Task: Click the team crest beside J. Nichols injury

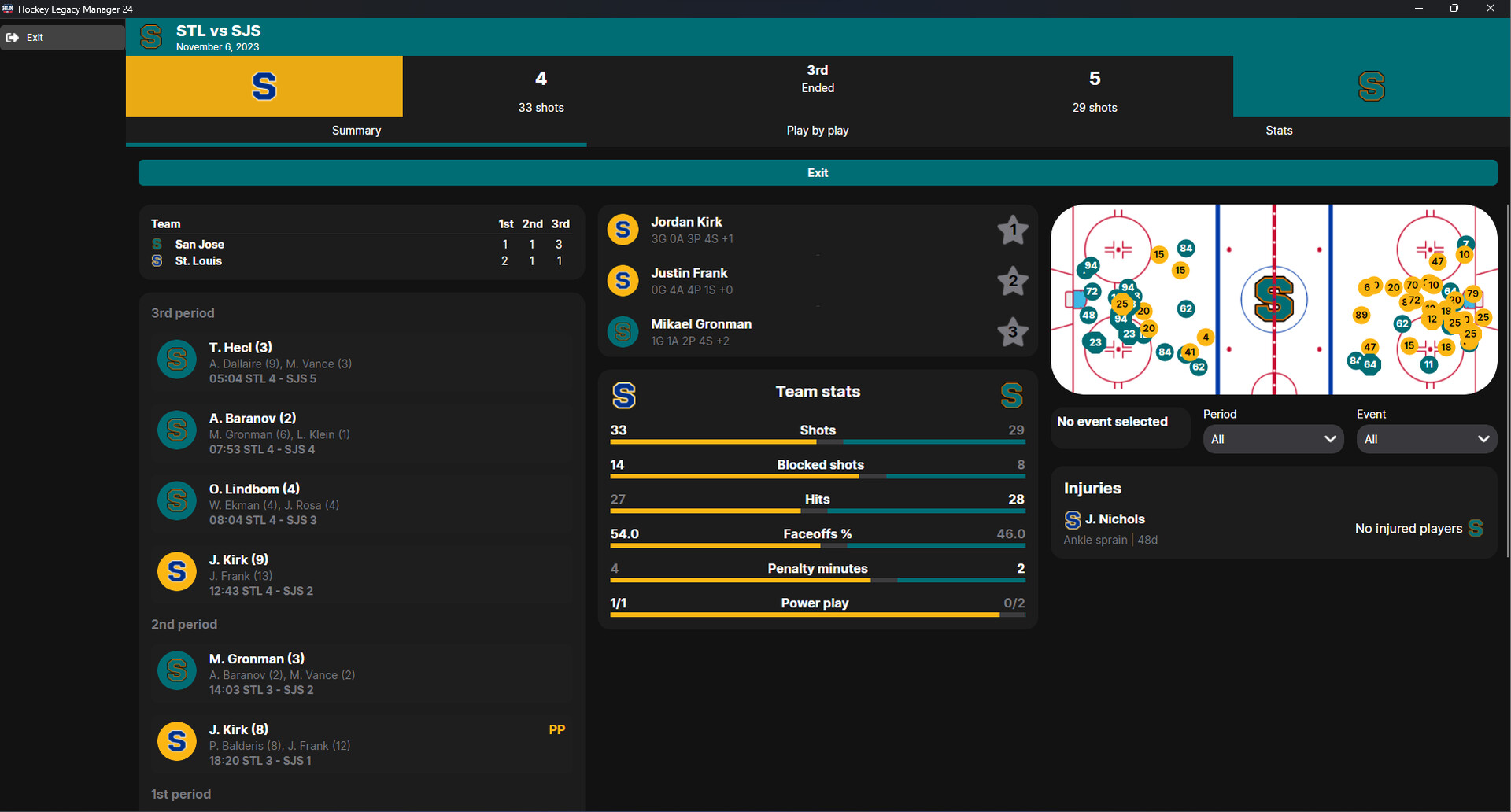Action: coord(1072,520)
